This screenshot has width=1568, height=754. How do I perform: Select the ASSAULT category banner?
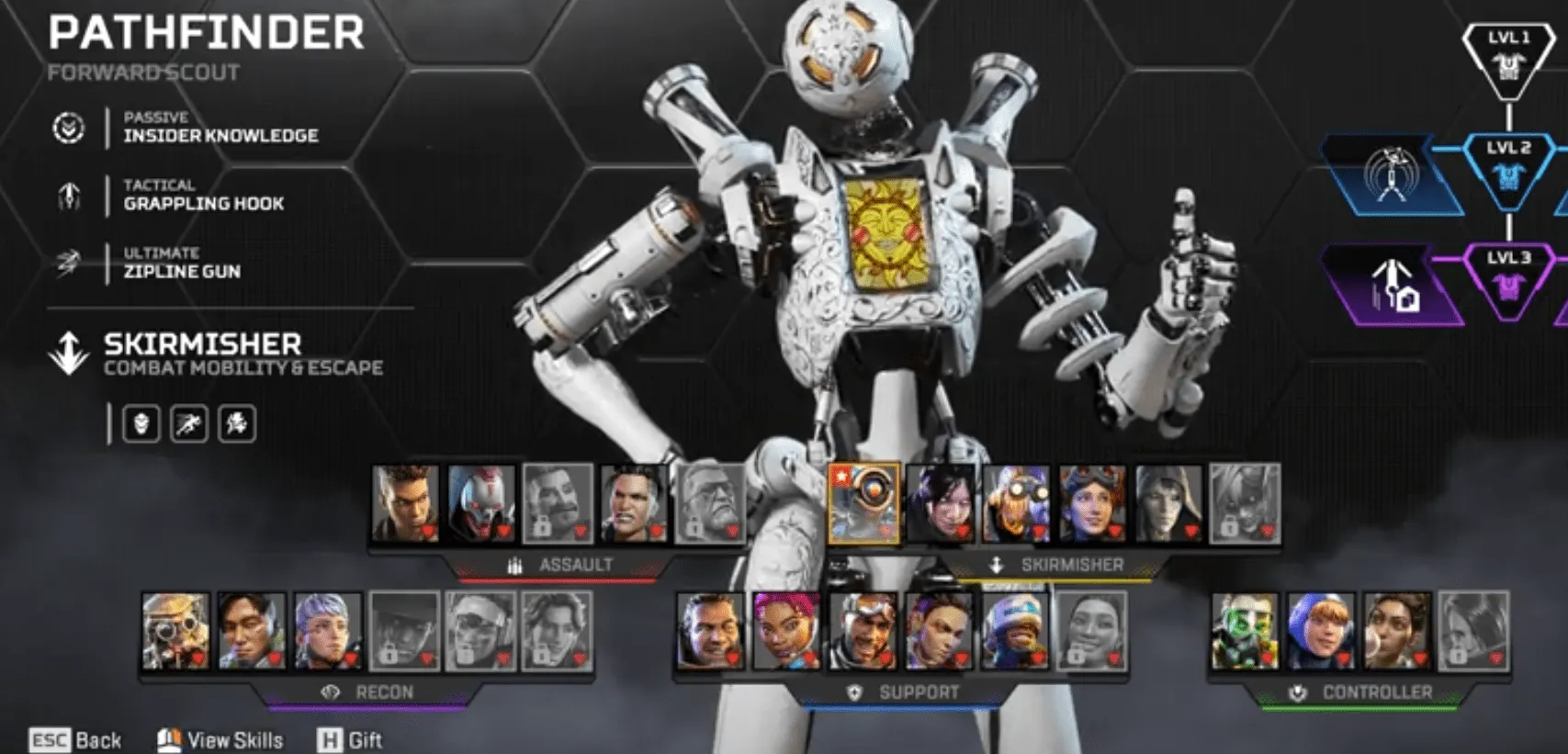point(577,566)
